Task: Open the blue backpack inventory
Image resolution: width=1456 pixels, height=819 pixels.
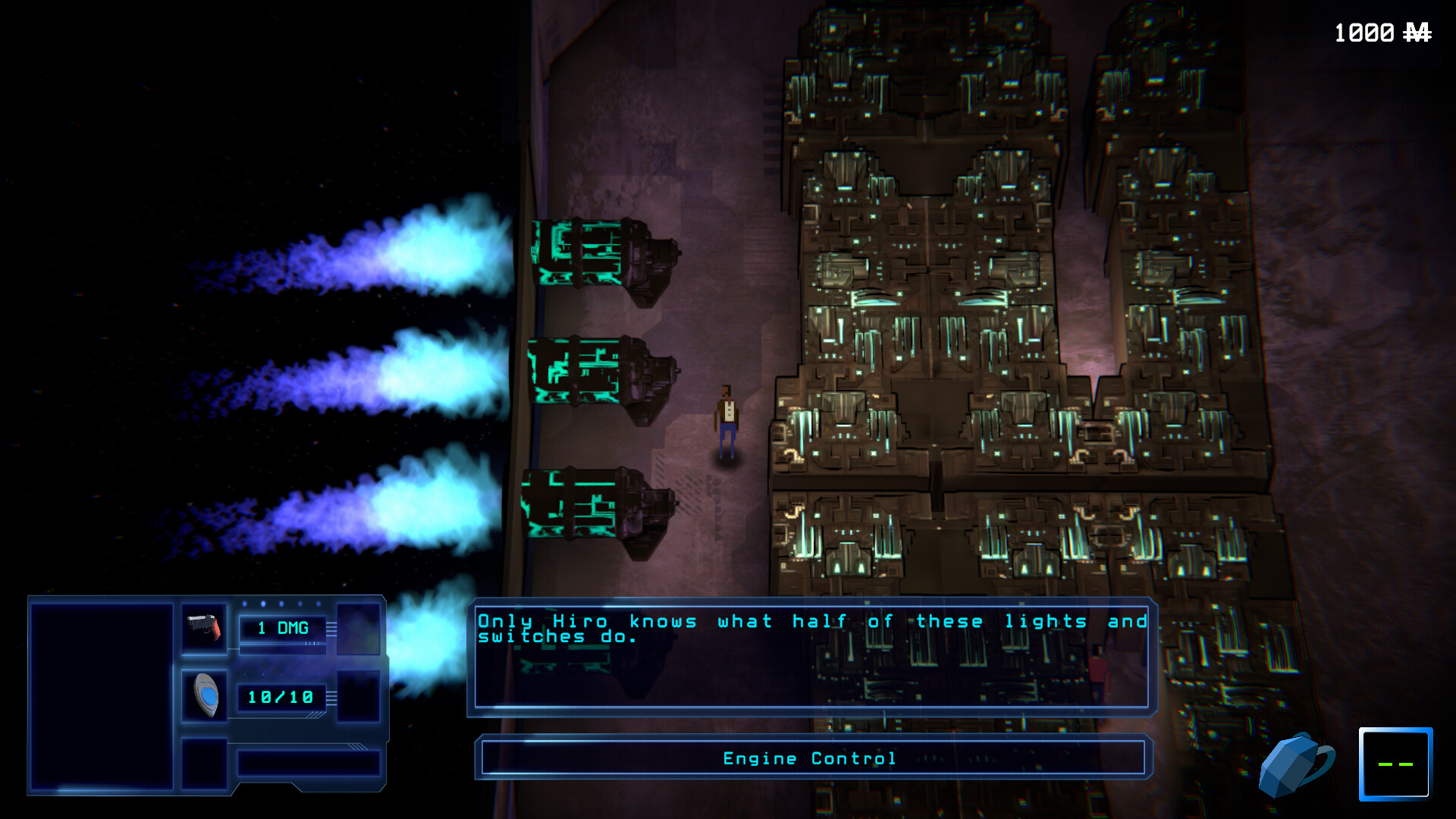Action: point(1295,764)
